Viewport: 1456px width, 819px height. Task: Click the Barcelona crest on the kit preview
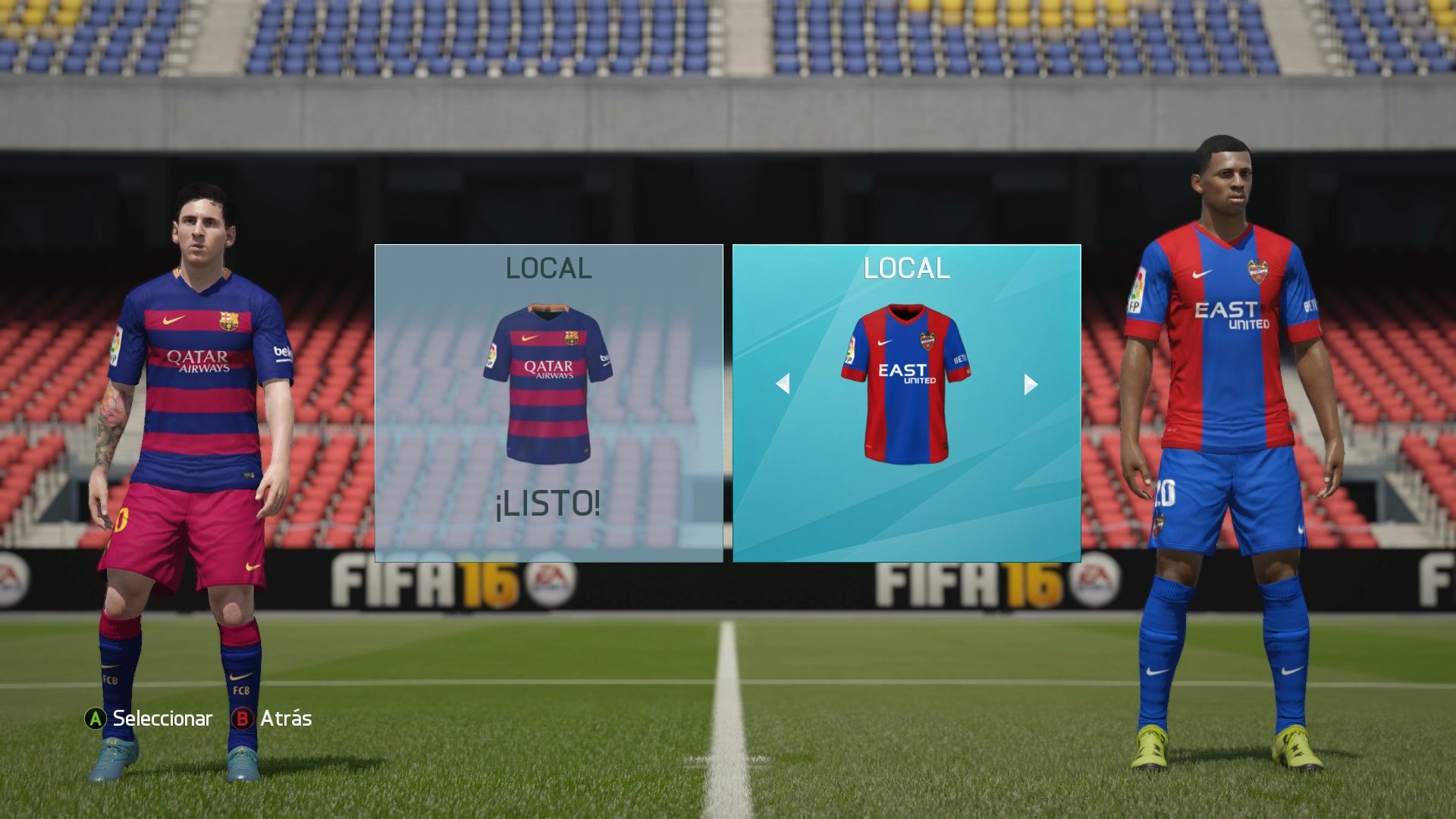point(570,337)
